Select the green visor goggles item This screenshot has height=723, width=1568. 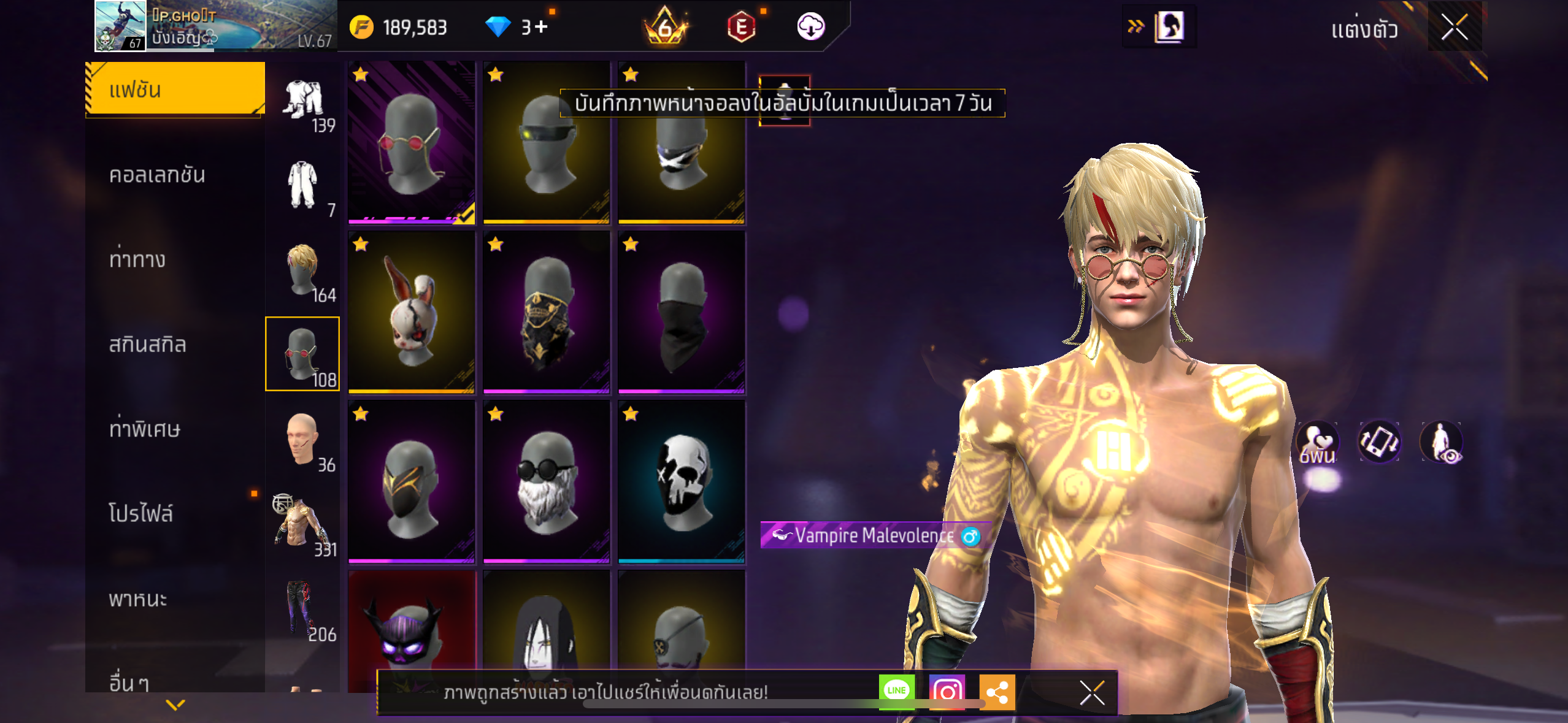[x=547, y=142]
